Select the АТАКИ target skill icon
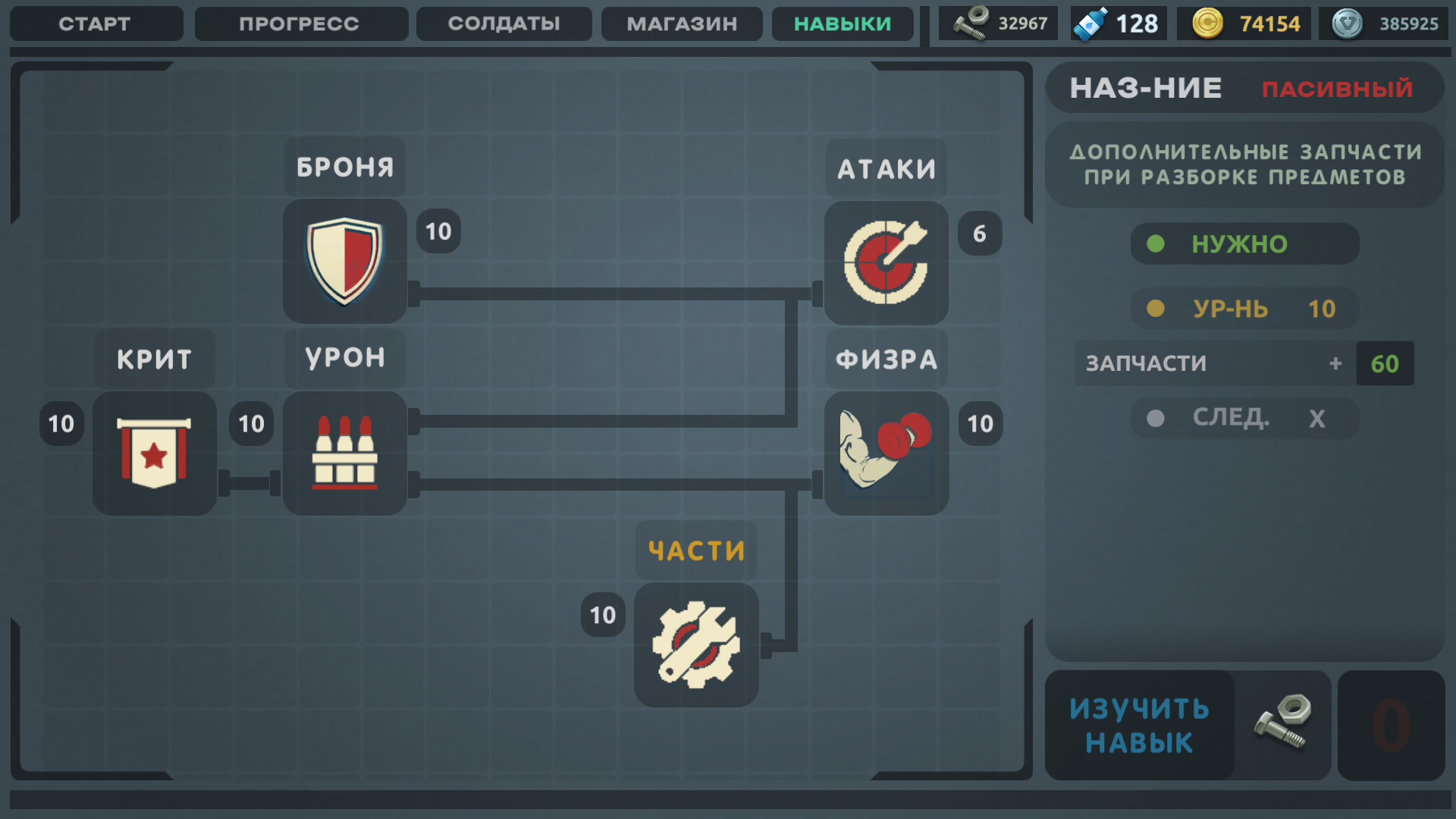 pyautogui.click(x=885, y=262)
